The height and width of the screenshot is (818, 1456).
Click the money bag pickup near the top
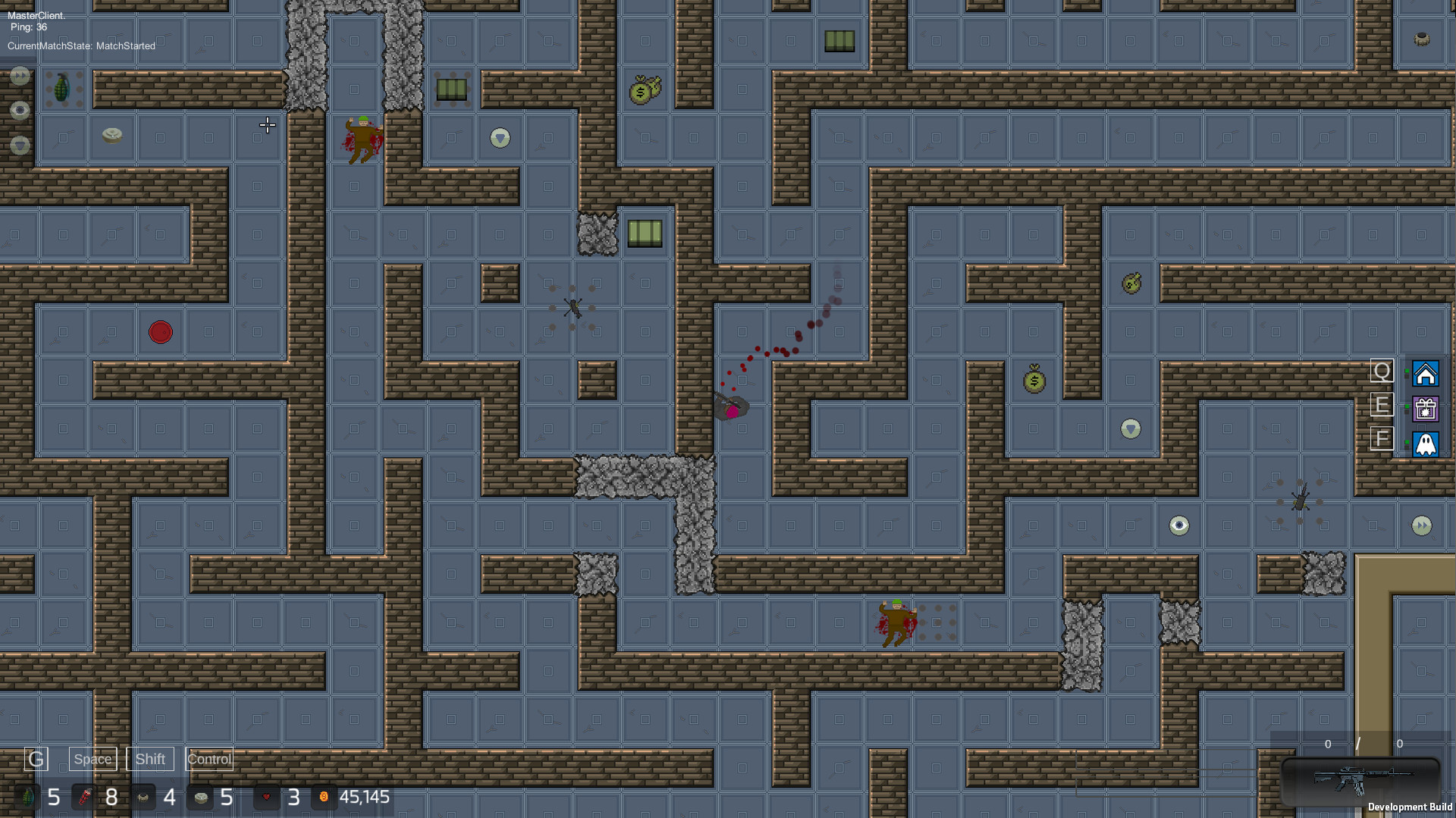[x=645, y=88]
